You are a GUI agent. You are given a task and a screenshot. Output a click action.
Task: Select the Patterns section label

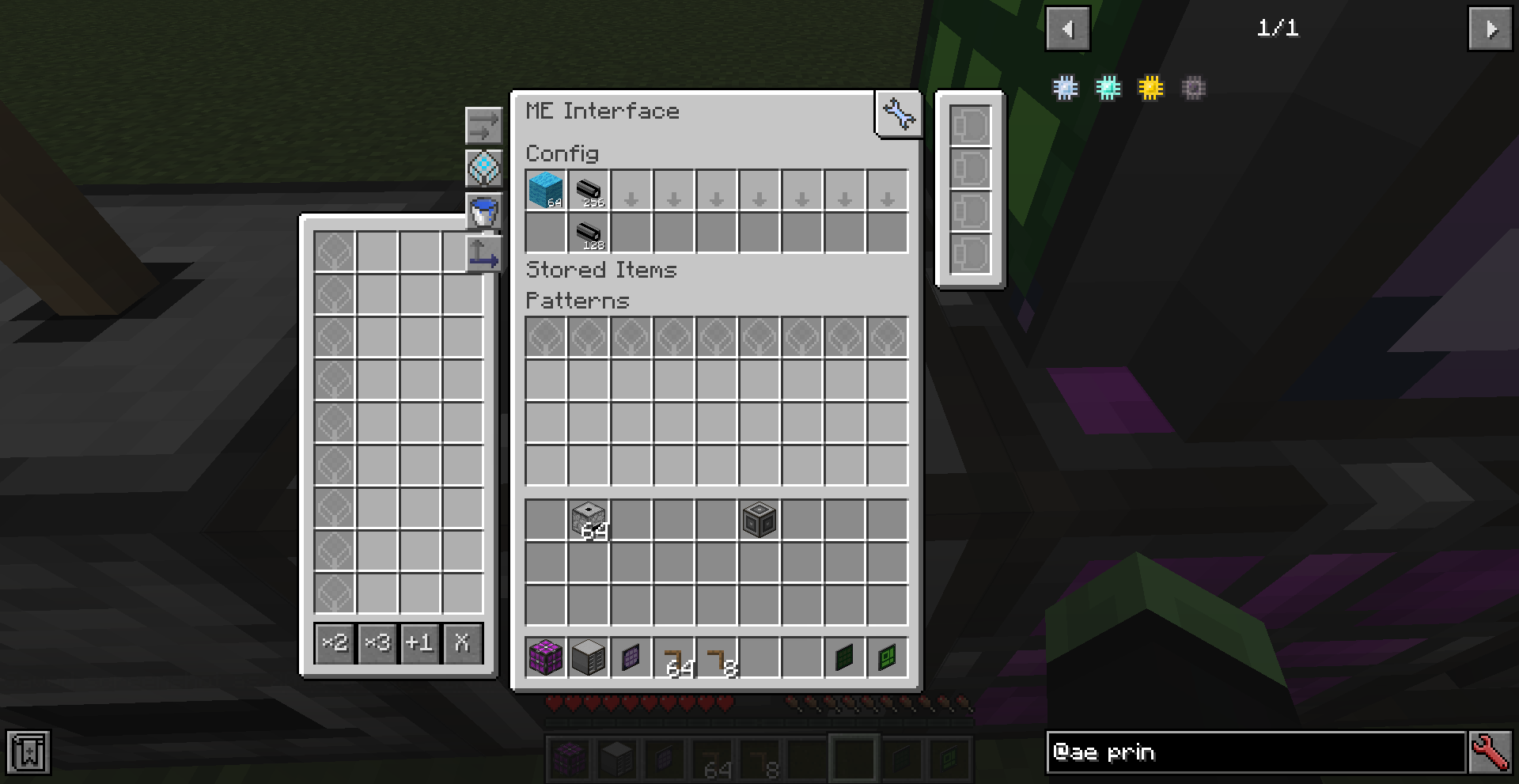coord(577,301)
